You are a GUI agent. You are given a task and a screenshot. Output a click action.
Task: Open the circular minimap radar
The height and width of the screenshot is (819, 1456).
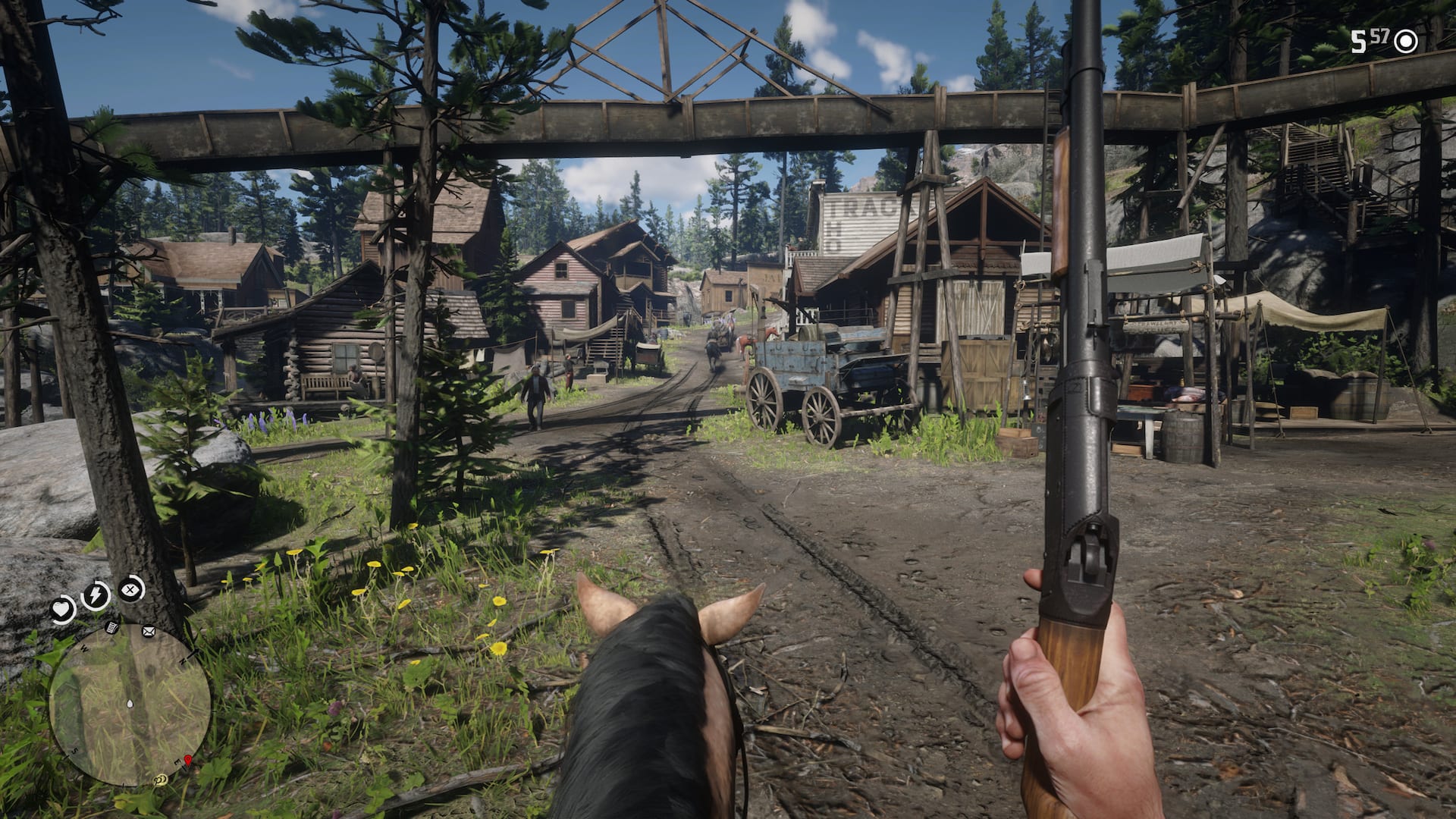[130, 705]
